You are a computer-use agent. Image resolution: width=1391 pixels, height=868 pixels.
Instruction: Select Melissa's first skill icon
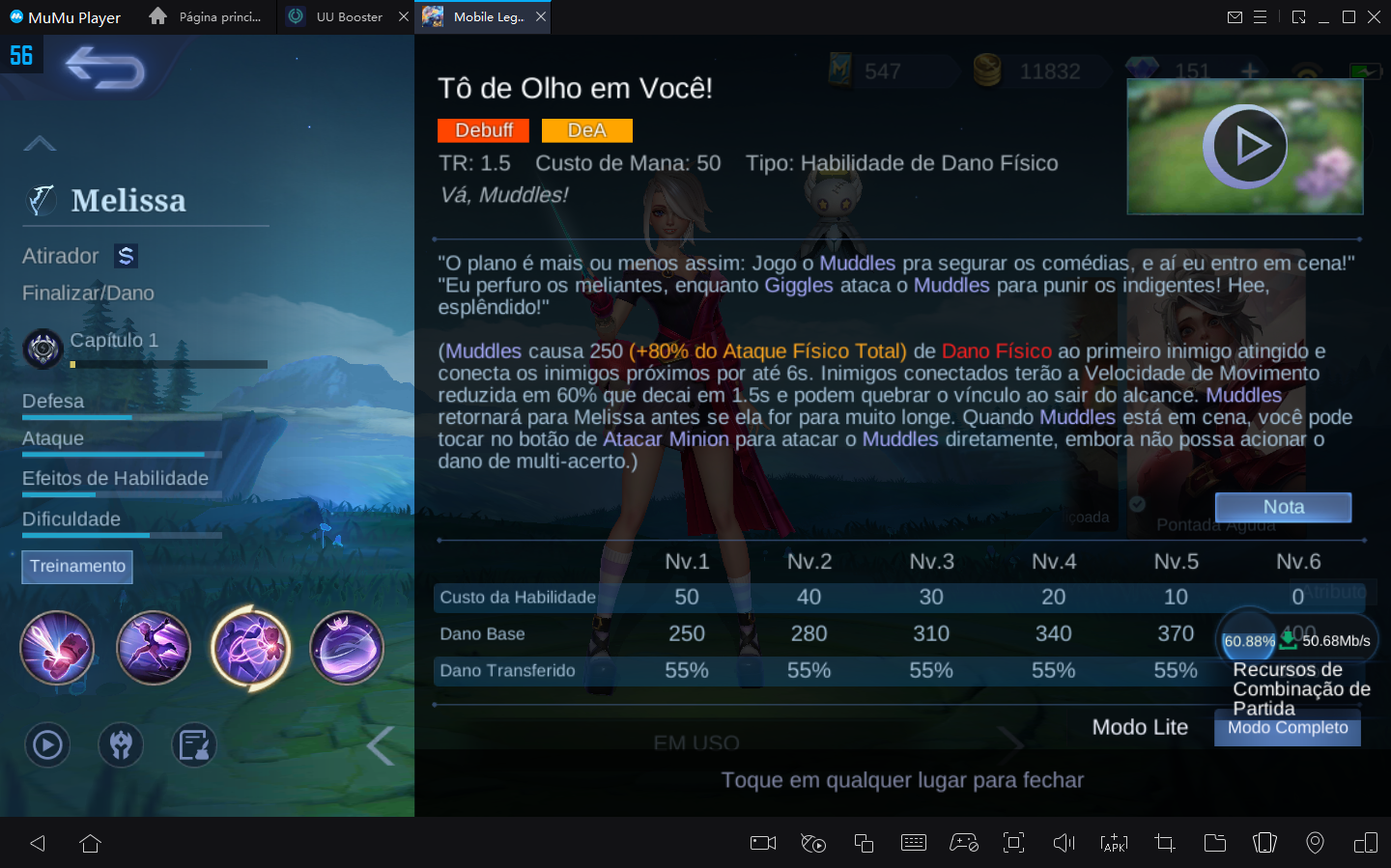click(x=57, y=648)
